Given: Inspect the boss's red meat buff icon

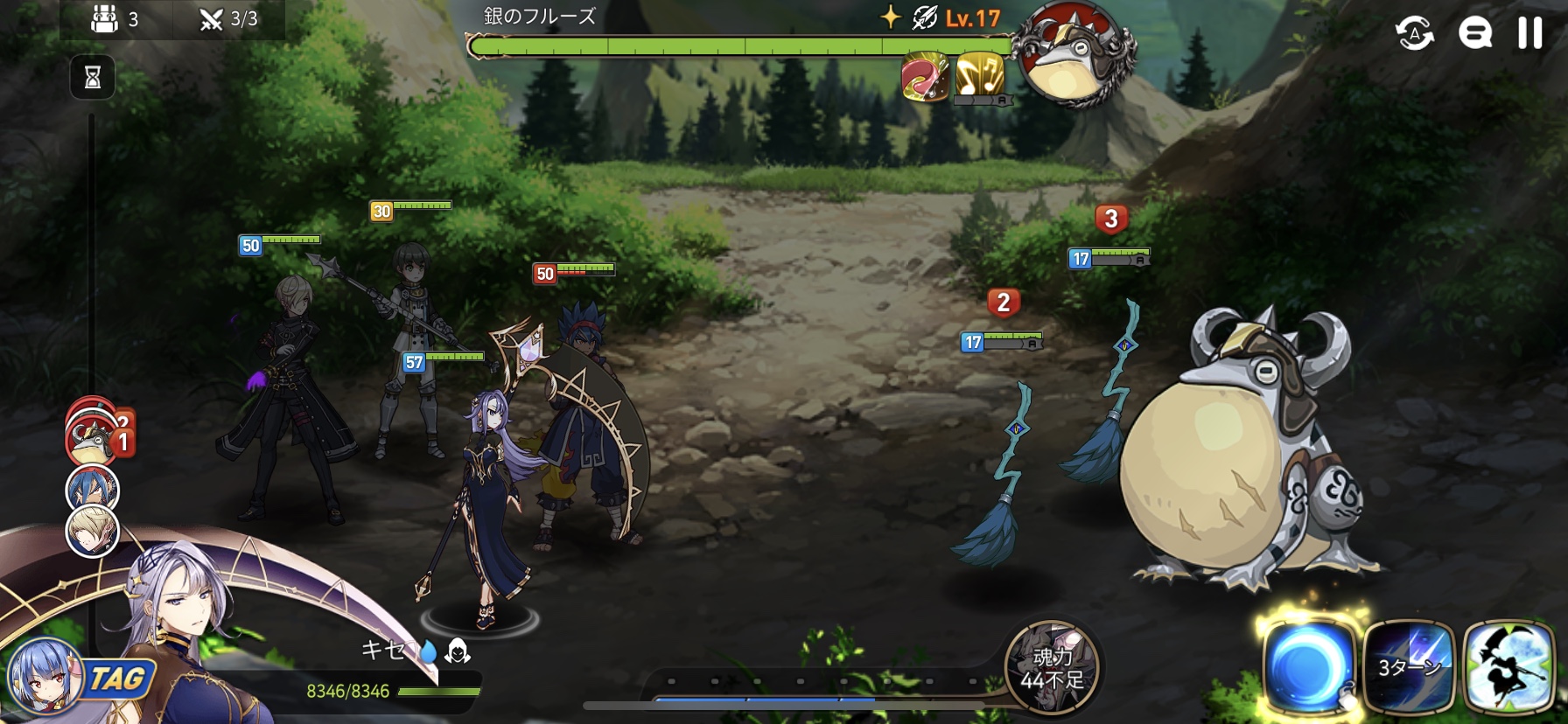Looking at the screenshot, I should [x=925, y=76].
